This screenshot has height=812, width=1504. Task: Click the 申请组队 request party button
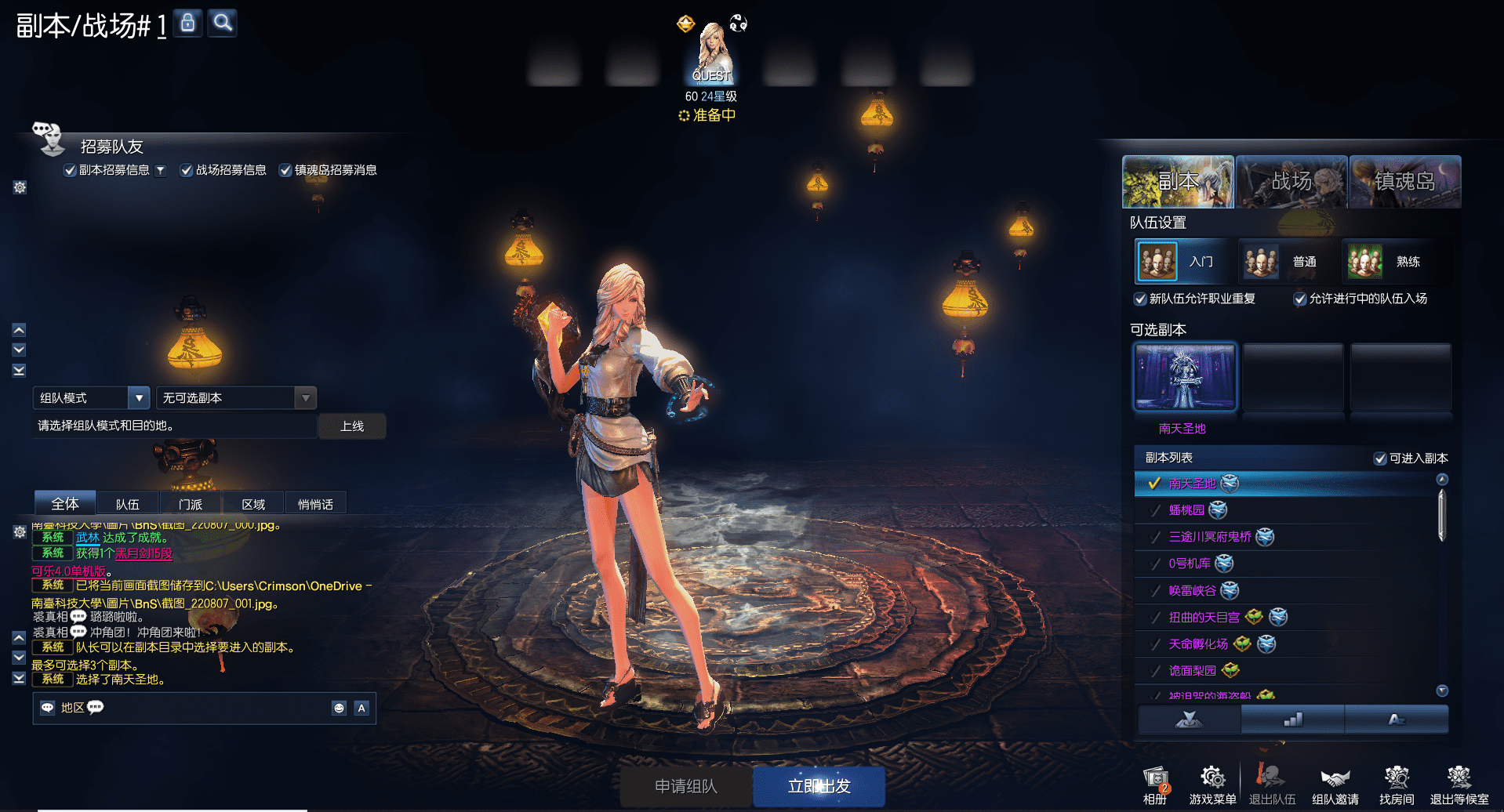point(686,786)
